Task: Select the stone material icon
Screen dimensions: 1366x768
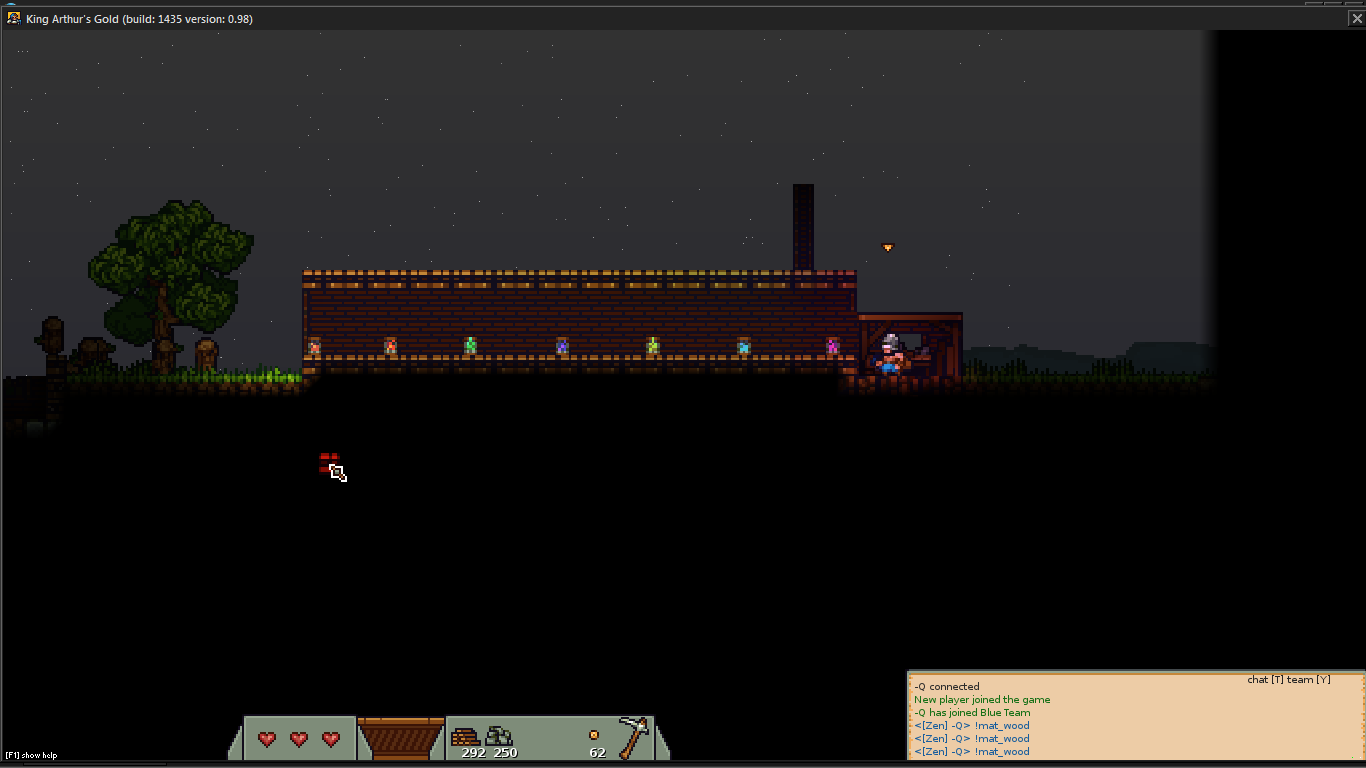Action: [499, 737]
